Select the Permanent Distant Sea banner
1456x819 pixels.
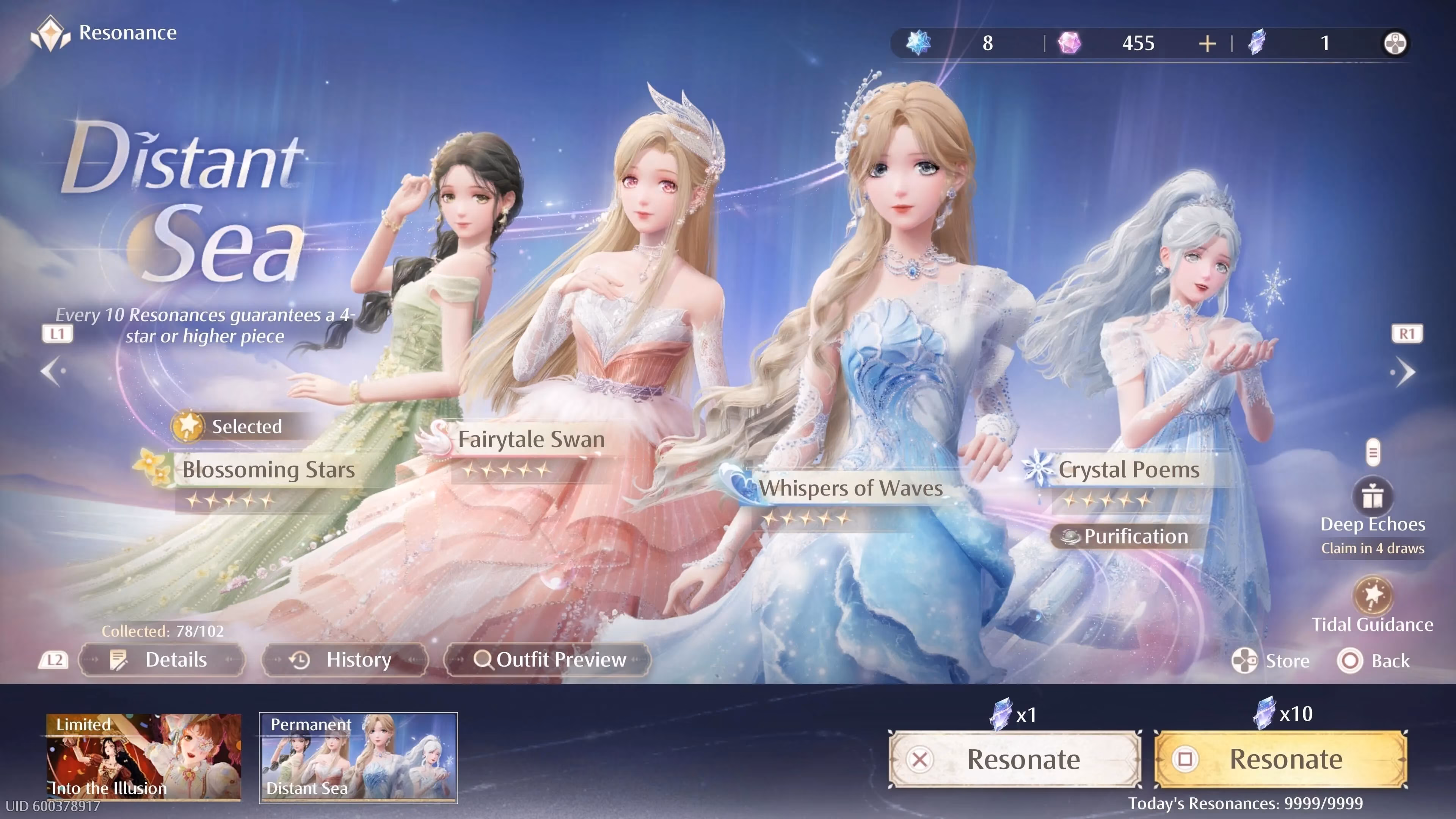(358, 758)
